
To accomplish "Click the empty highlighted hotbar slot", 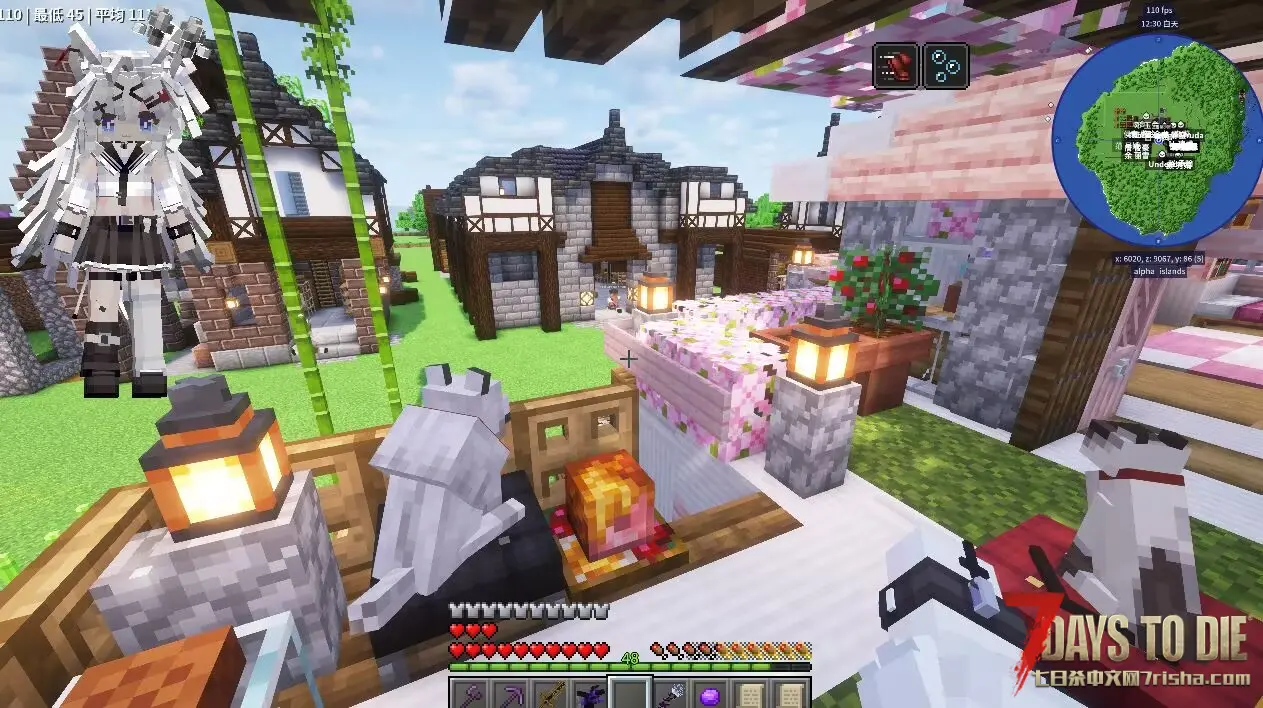I will [x=631, y=694].
